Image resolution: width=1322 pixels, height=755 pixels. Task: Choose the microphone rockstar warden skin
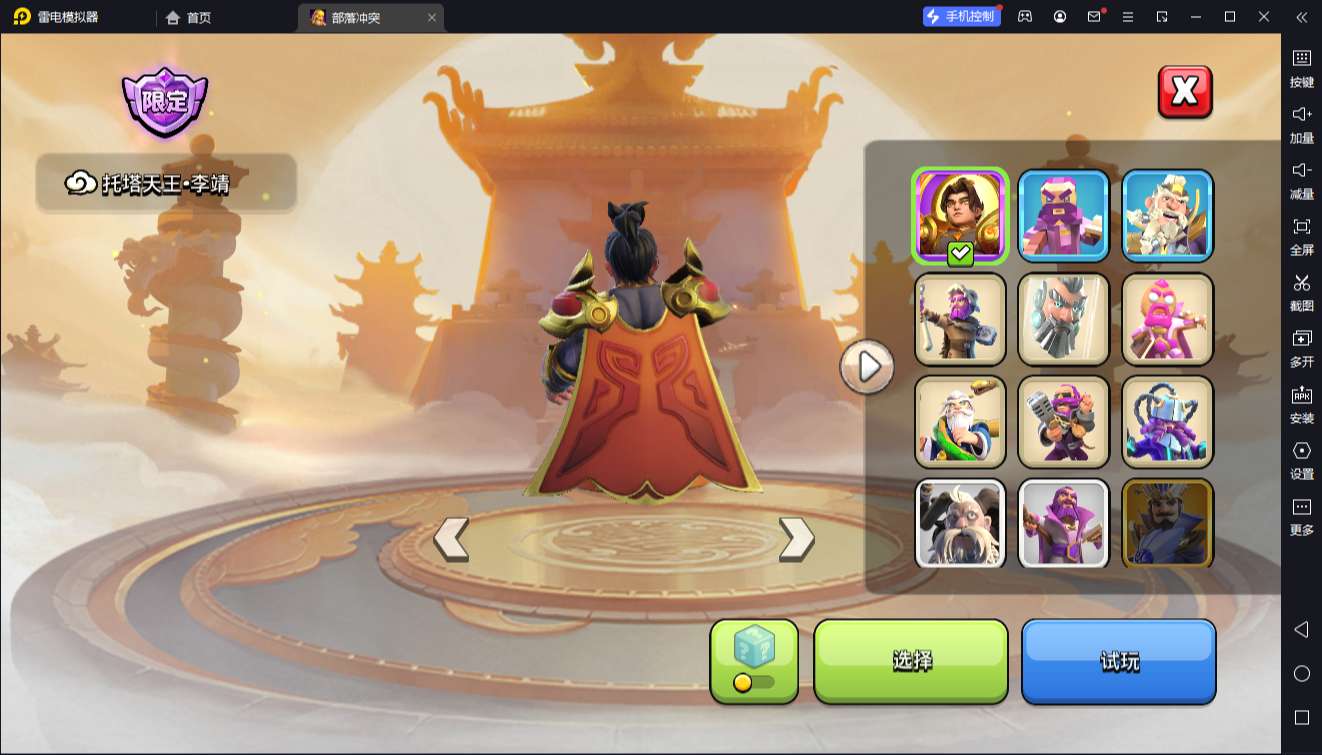[1064, 422]
